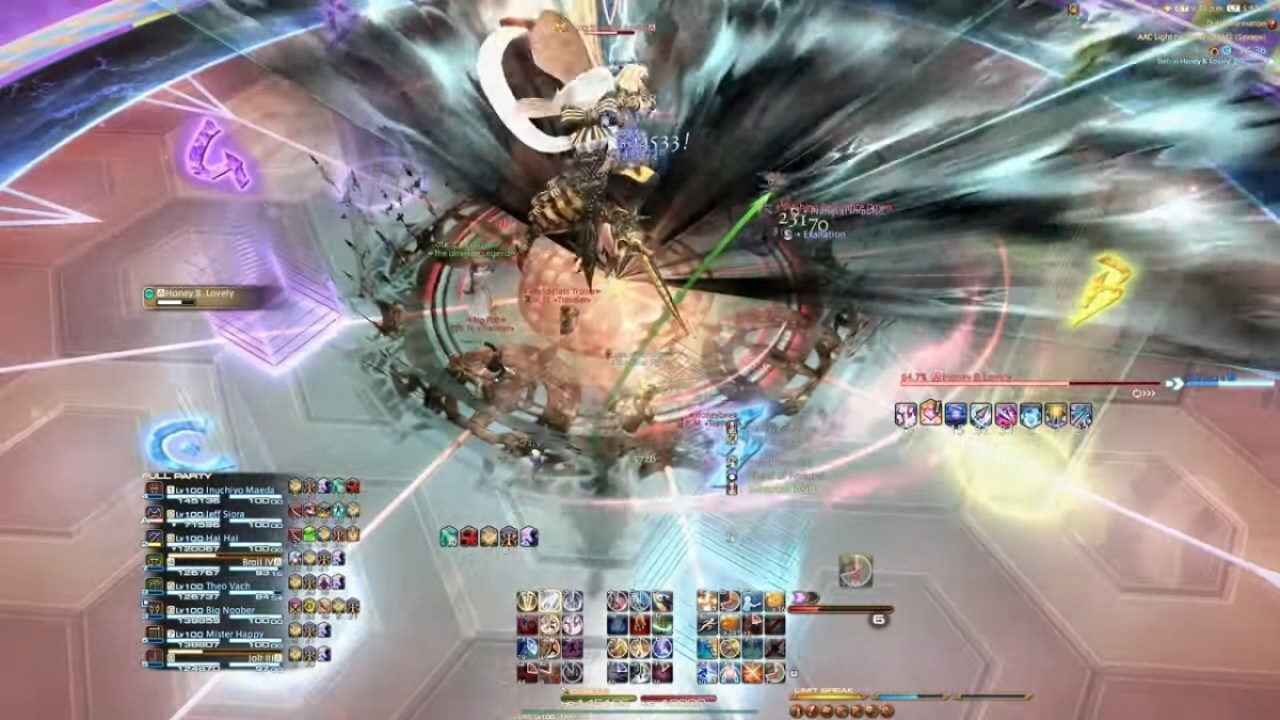Click the top-left action icon of the leftmost hotbar

(x=527, y=601)
